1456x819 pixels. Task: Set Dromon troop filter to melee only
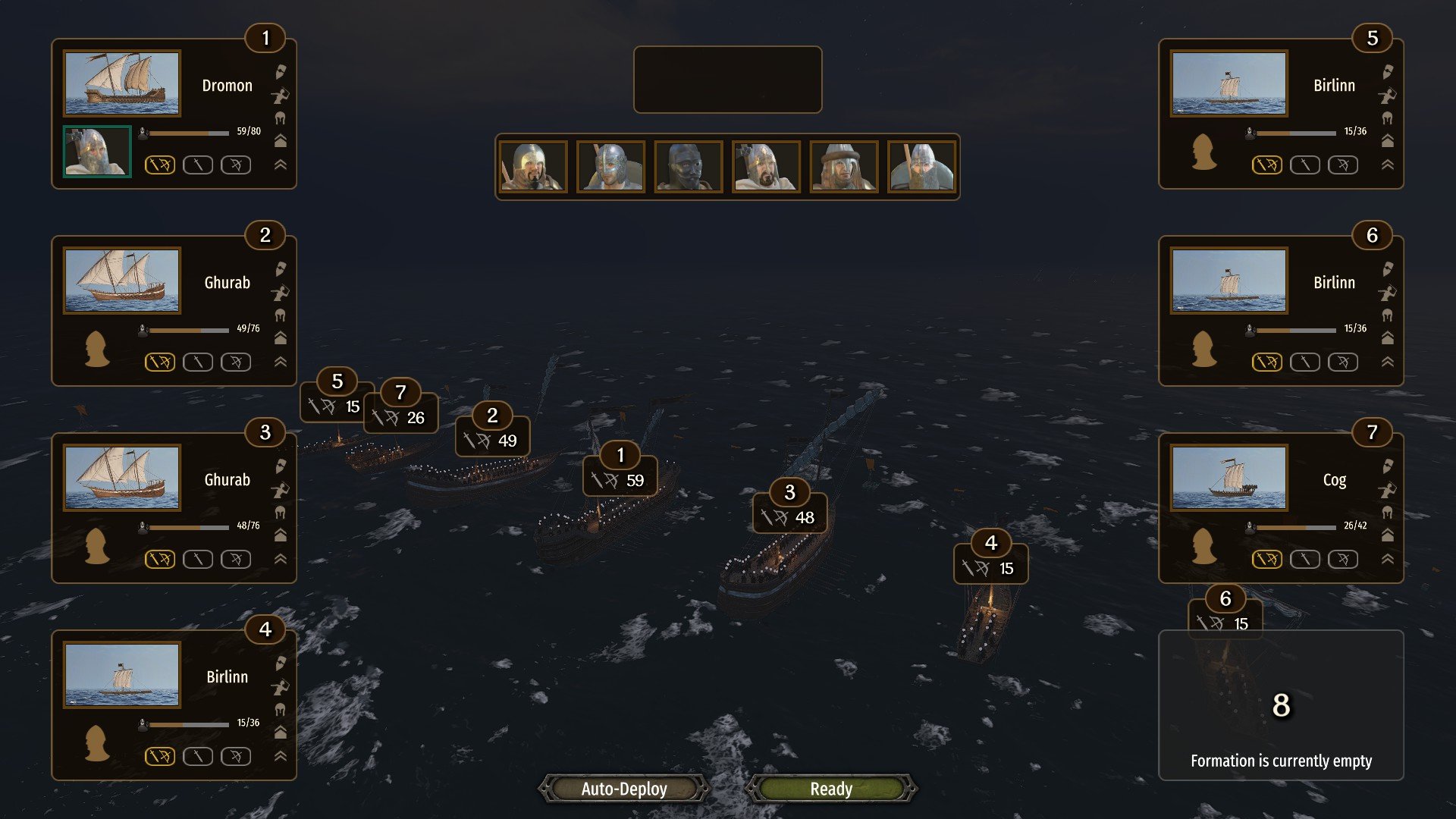198,165
